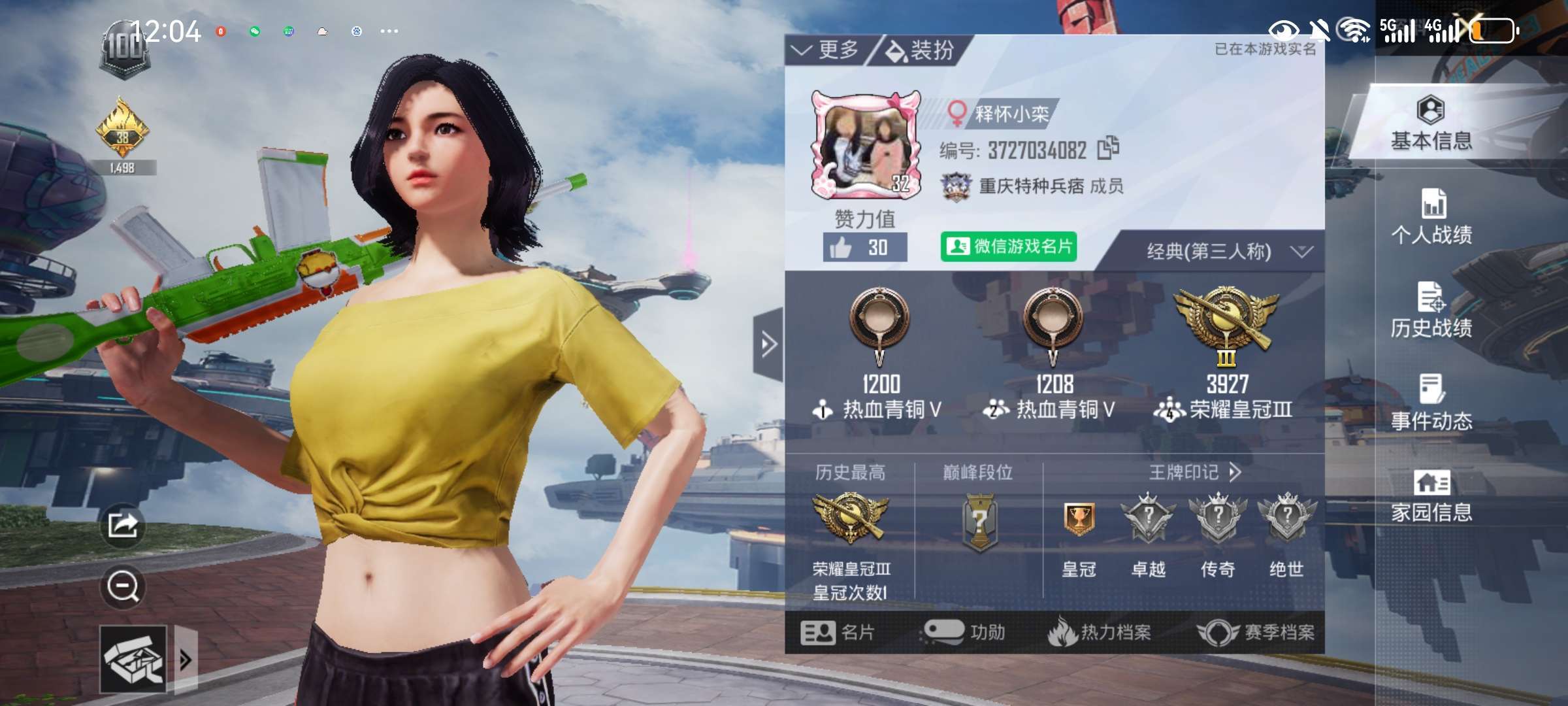
Task: Open the 赛季档案 season archive
Action: click(1256, 632)
